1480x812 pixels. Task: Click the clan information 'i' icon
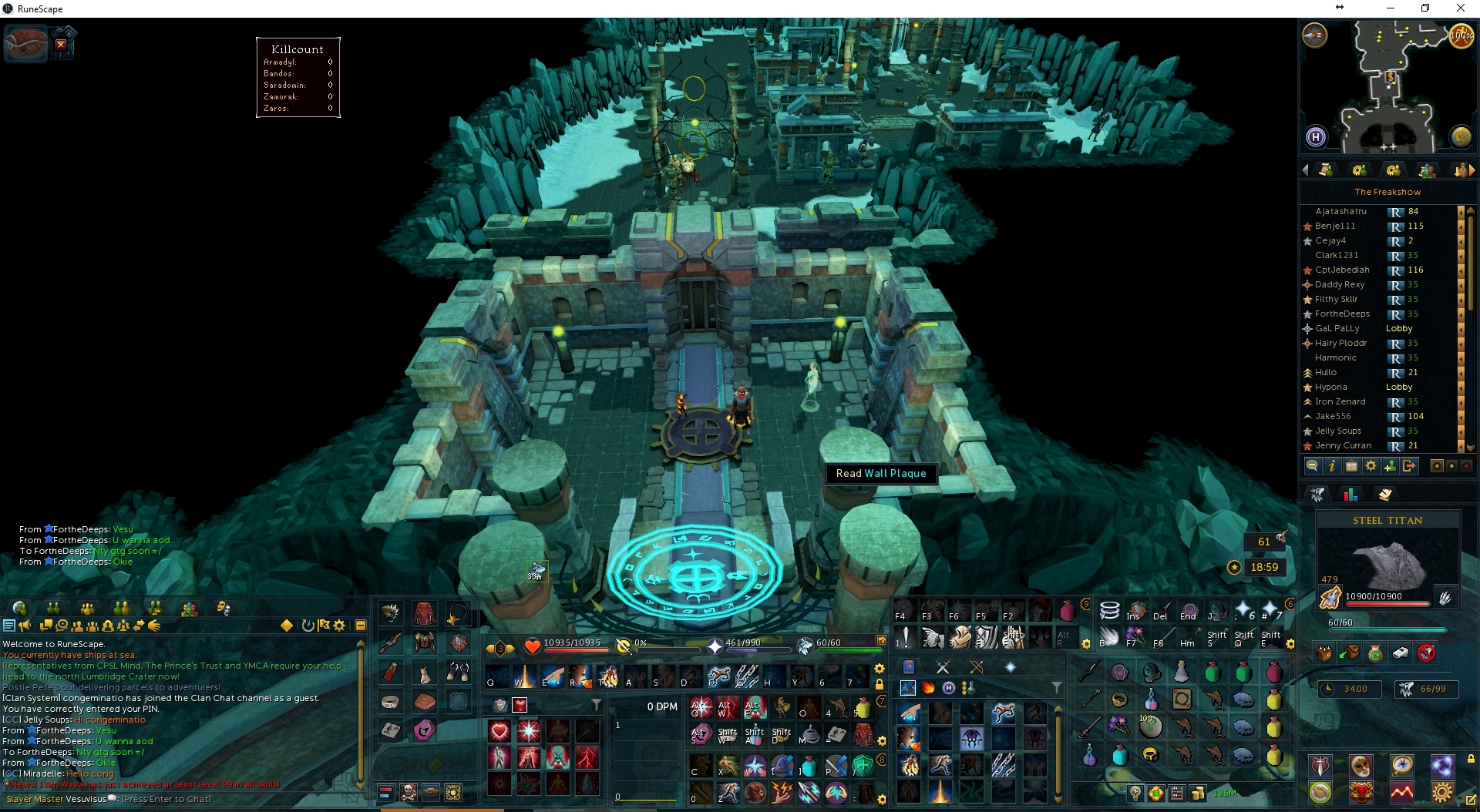(1331, 465)
